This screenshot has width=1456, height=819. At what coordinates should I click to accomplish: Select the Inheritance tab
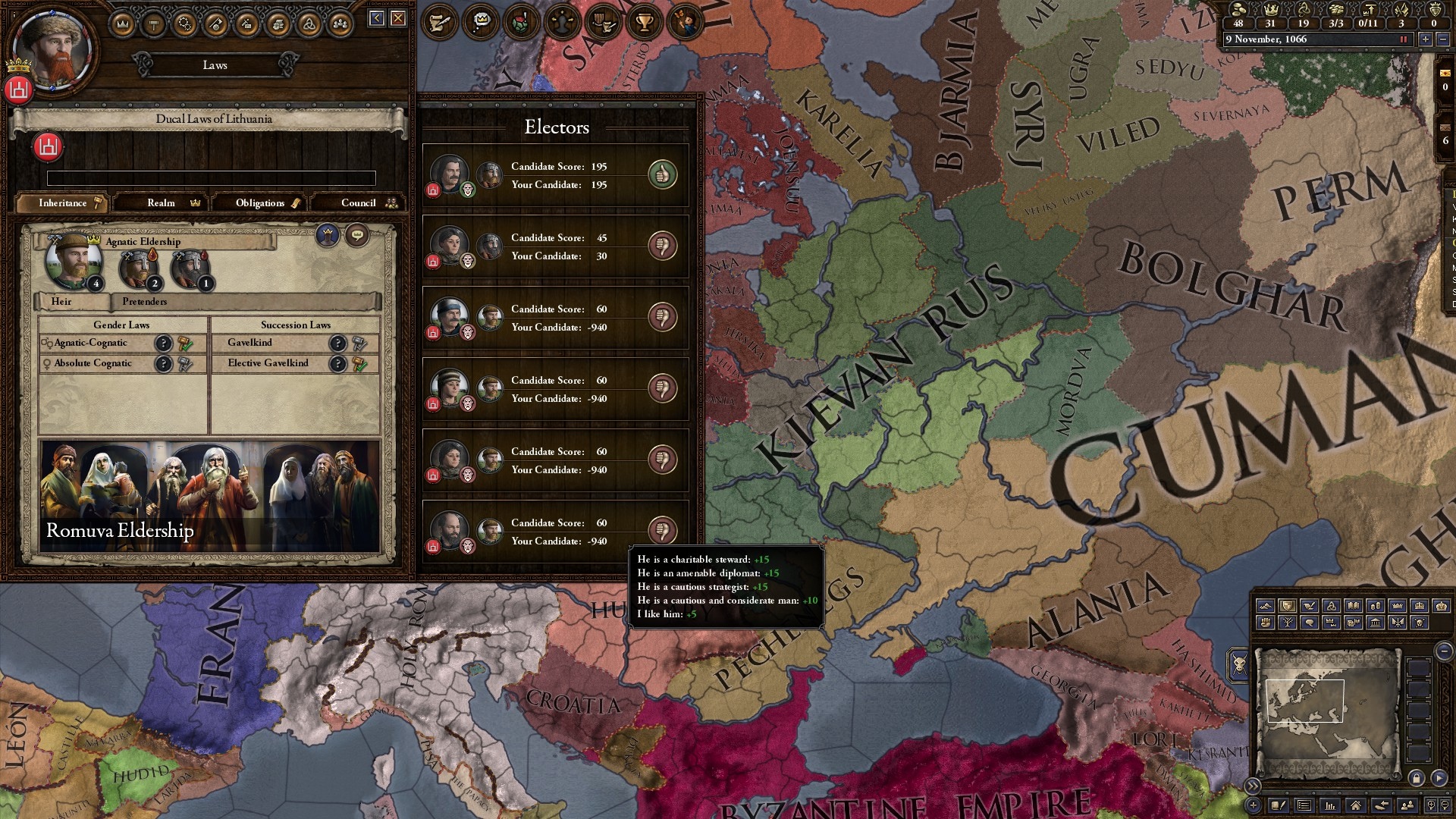click(x=63, y=202)
